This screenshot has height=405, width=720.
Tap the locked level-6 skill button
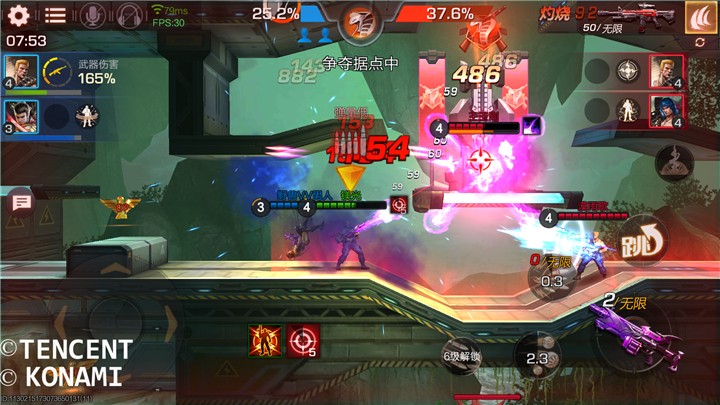[461, 356]
